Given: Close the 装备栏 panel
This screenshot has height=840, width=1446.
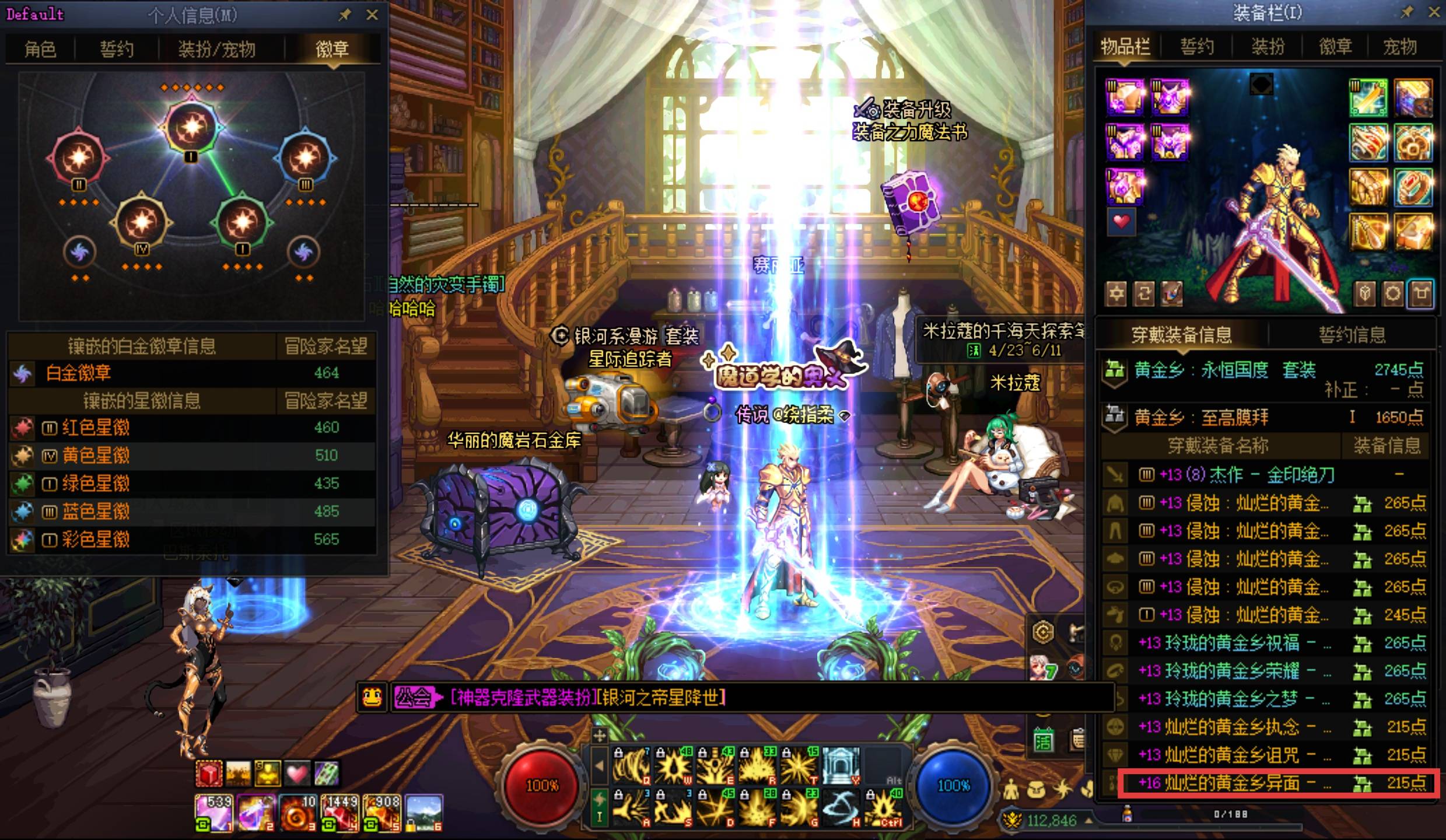Looking at the screenshot, I should point(1434,12).
